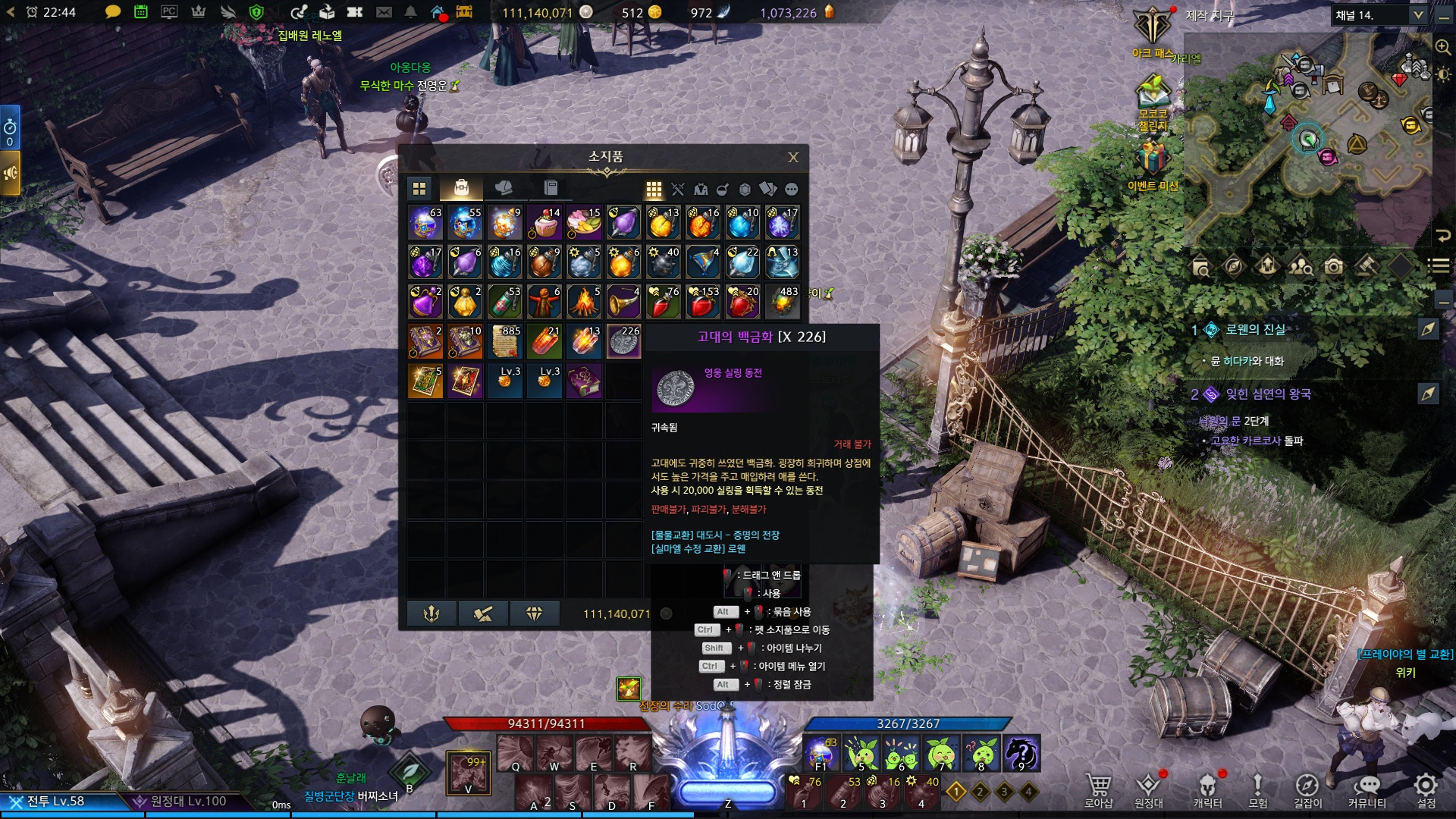Open the 로아샵 shop menu
Image resolution: width=1456 pixels, height=819 pixels.
(x=1098, y=790)
